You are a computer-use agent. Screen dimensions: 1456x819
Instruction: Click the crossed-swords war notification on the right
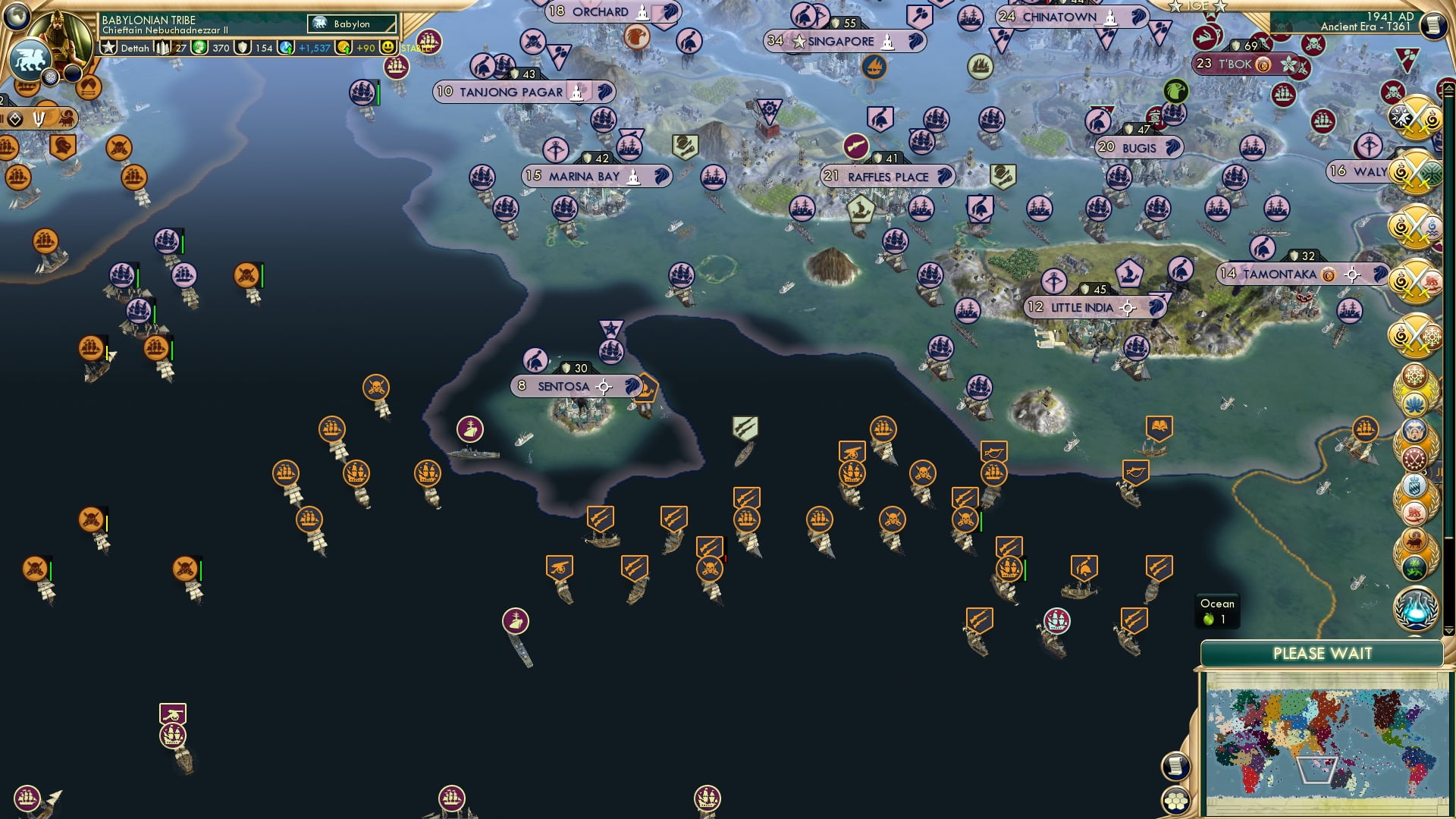(x=1415, y=120)
